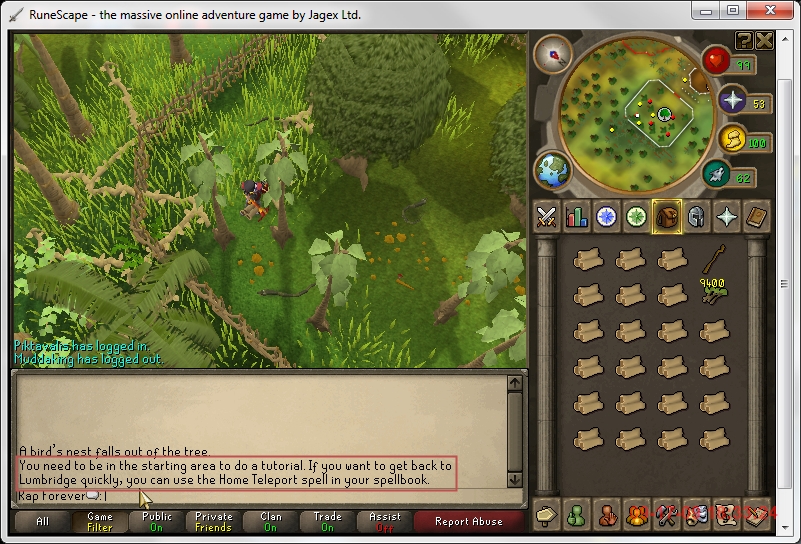801x544 pixels.
Task: Select the arrows stack in inventory
Action: [x=714, y=263]
